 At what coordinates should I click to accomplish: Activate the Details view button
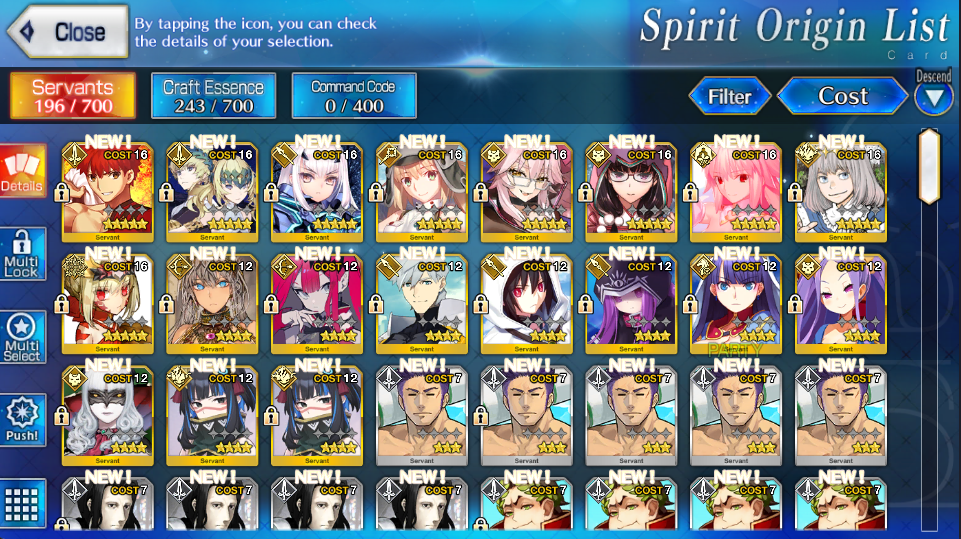22,171
